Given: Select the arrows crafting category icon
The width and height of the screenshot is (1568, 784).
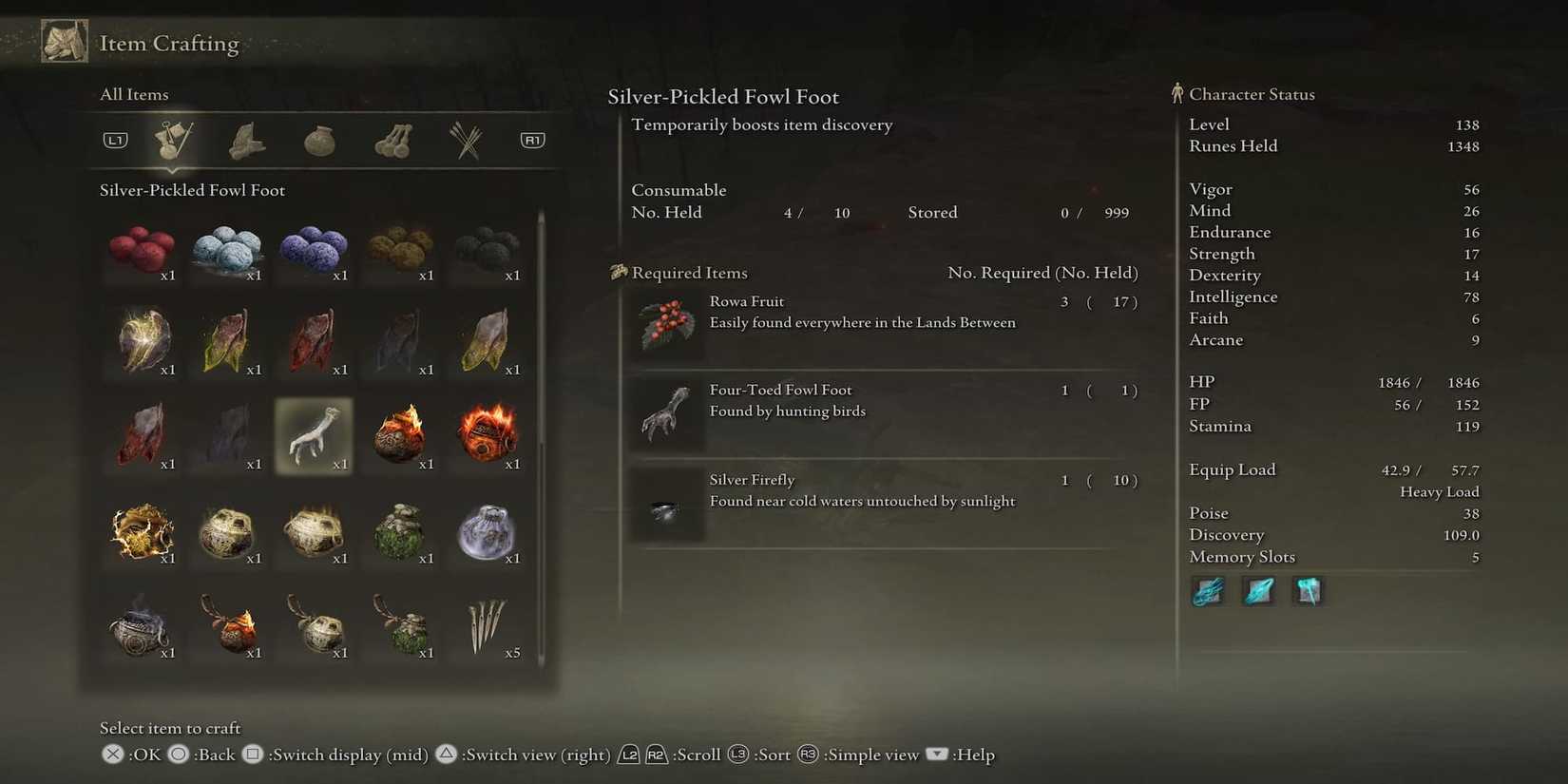Looking at the screenshot, I should click(x=466, y=141).
